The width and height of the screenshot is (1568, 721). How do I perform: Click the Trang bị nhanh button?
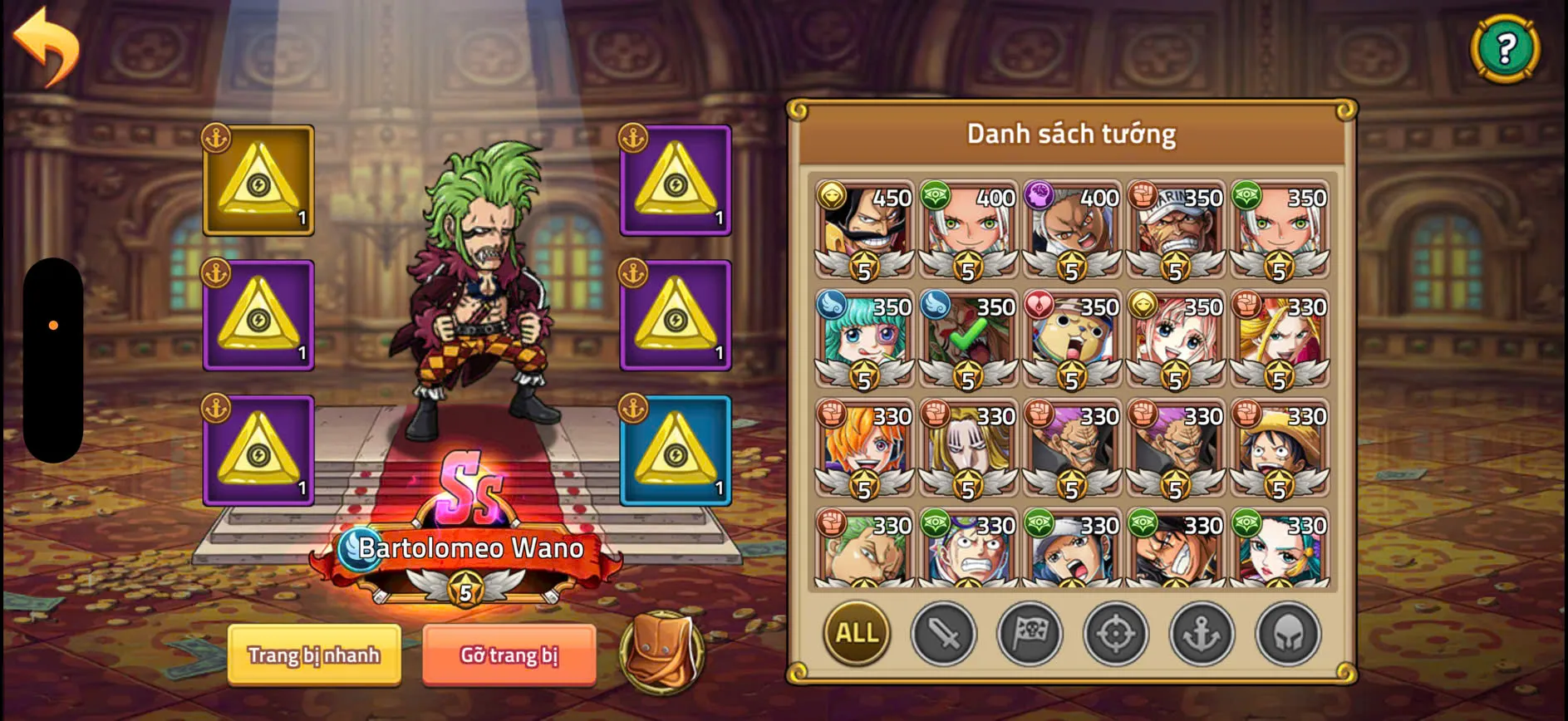(314, 655)
